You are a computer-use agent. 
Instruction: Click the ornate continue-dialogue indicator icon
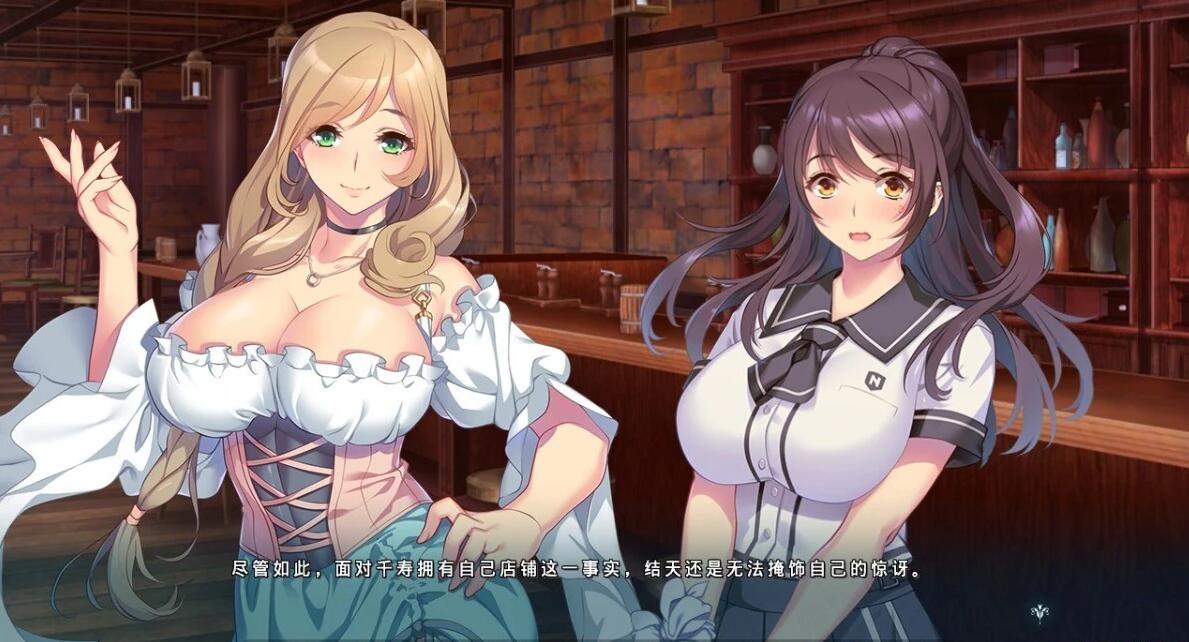tap(1040, 612)
